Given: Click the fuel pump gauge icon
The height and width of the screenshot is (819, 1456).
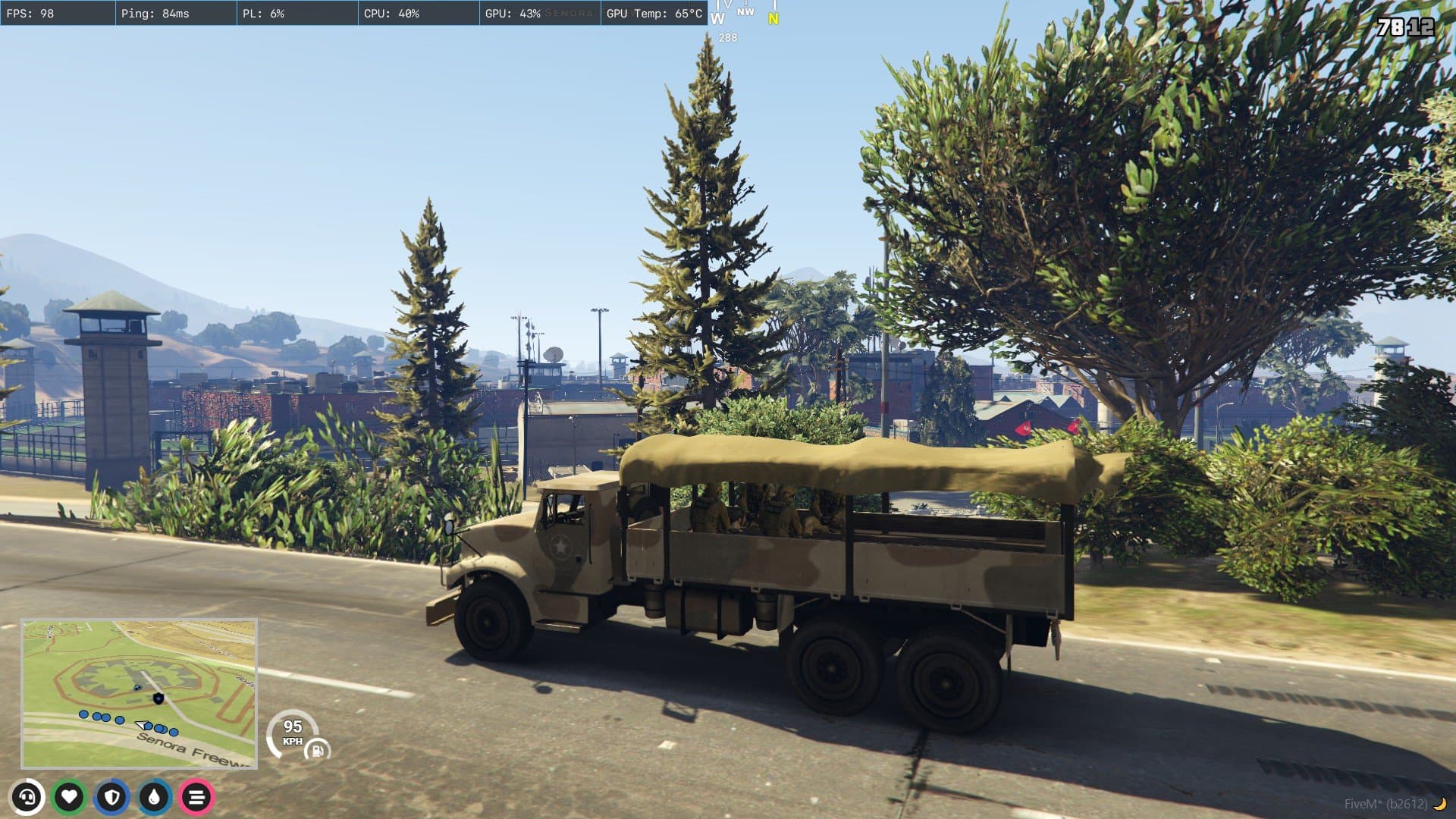Looking at the screenshot, I should tap(317, 751).
